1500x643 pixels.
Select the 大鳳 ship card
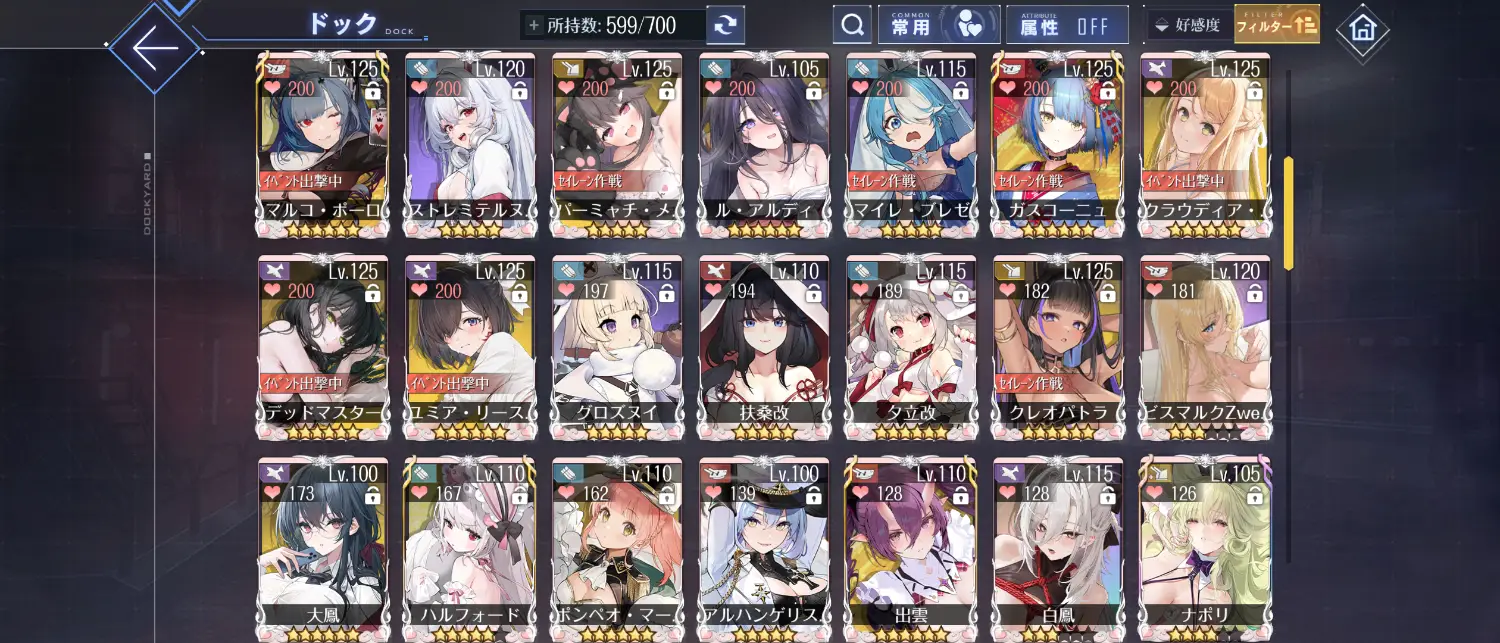click(x=323, y=550)
